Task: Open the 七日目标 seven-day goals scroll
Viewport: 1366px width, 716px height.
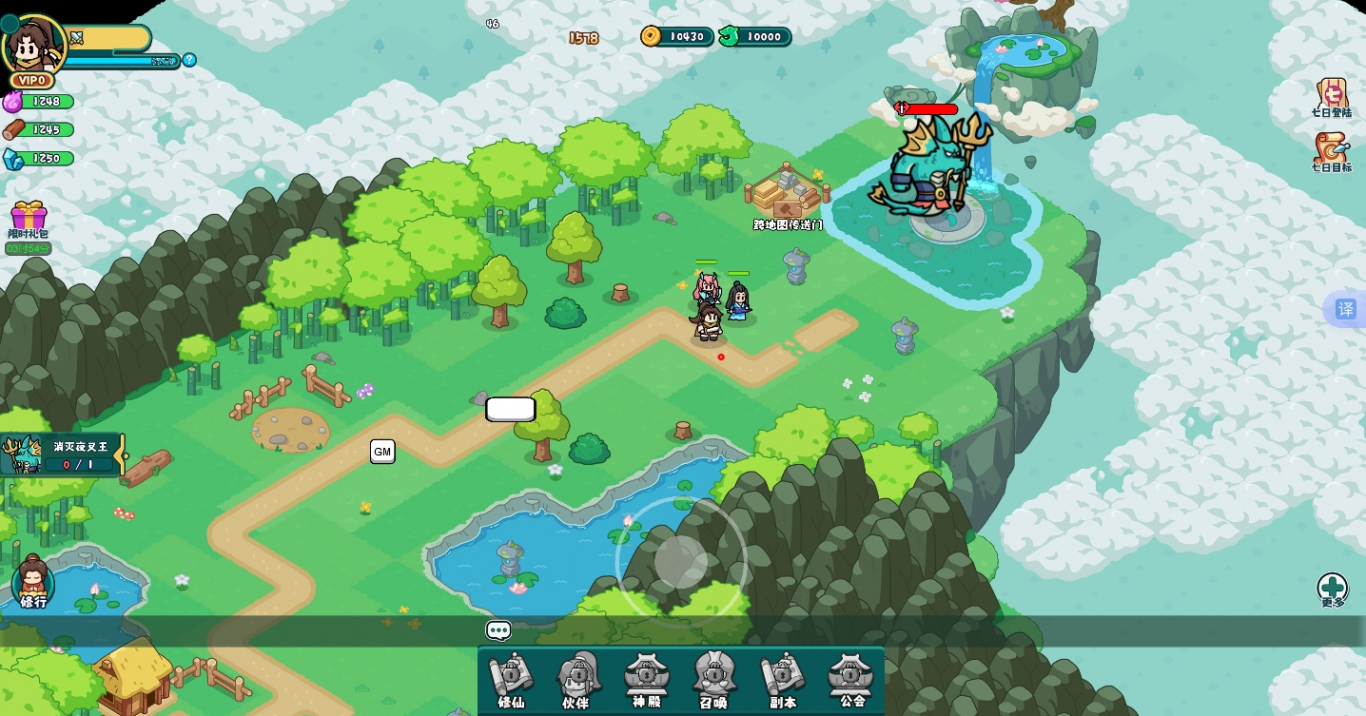Action: click(x=1331, y=152)
